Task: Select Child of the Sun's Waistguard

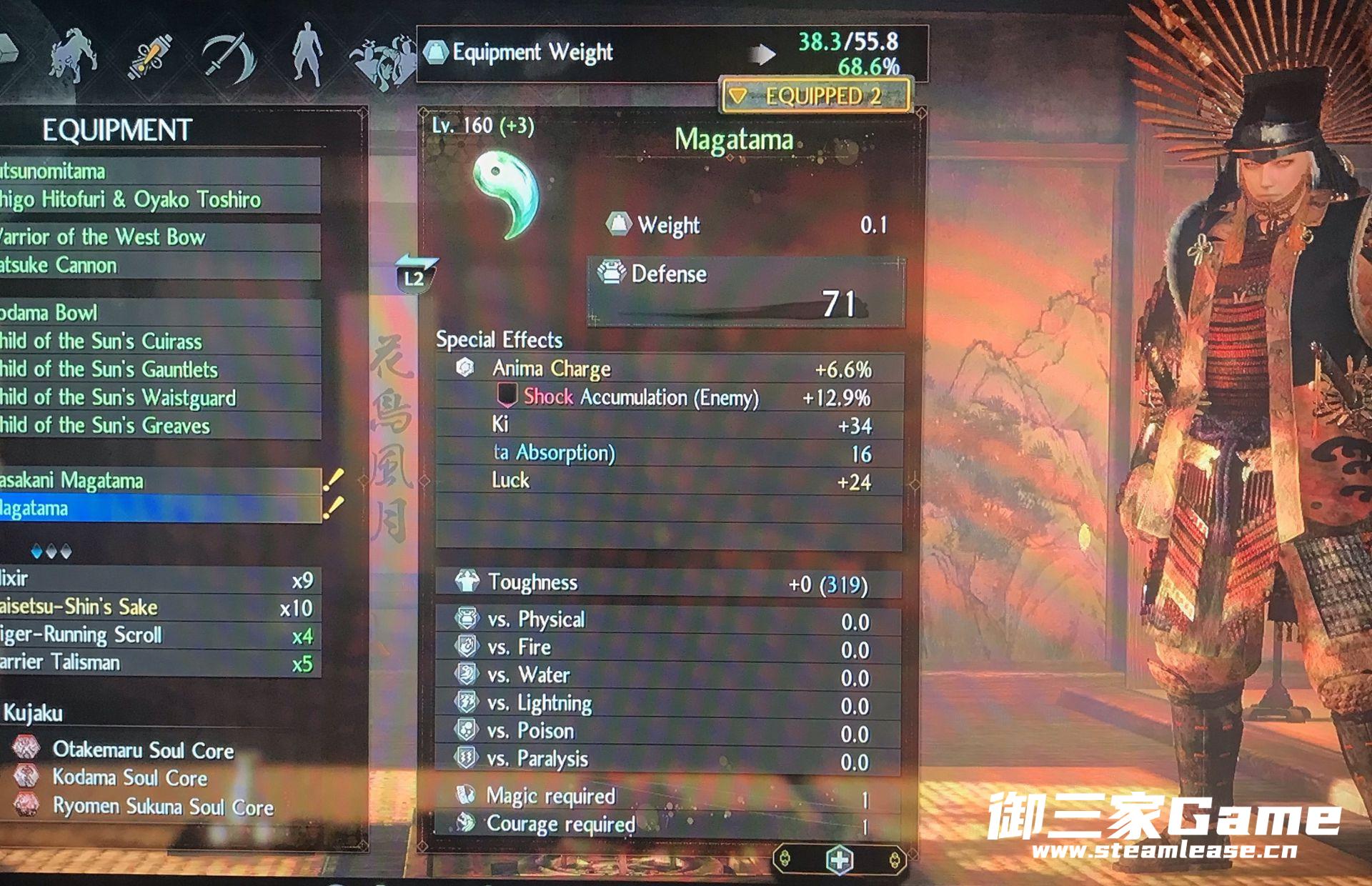Action: [x=157, y=397]
